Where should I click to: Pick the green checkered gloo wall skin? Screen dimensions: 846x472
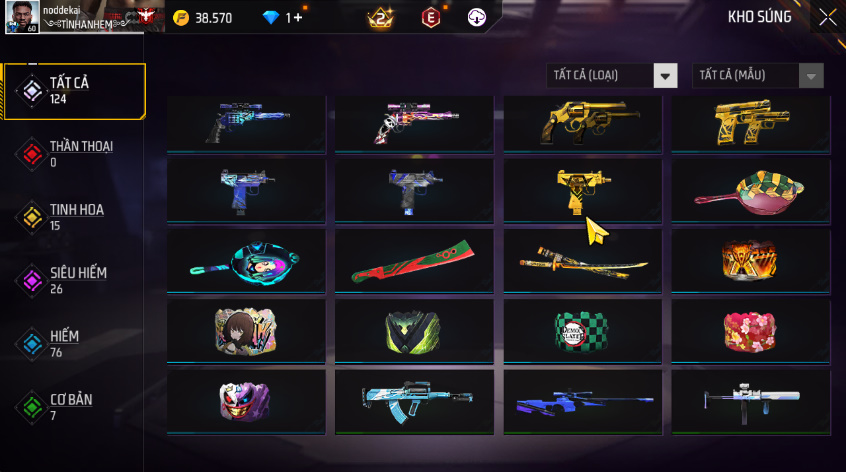[582, 330]
